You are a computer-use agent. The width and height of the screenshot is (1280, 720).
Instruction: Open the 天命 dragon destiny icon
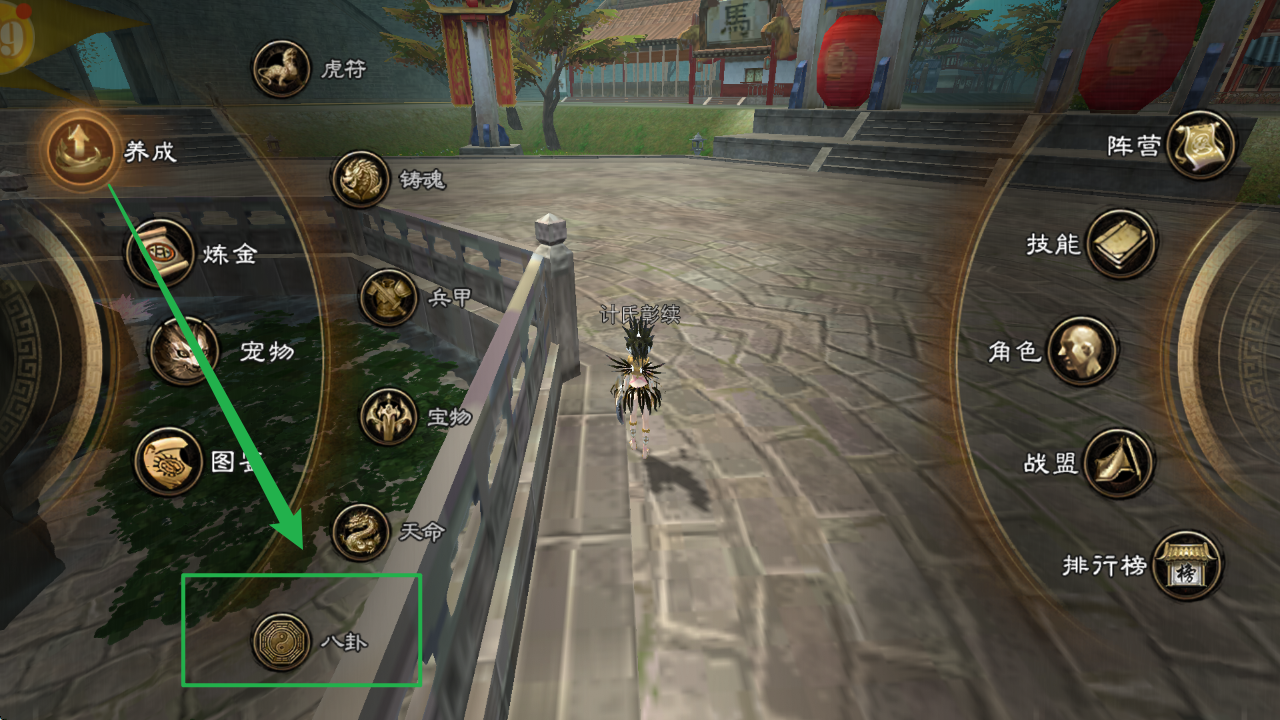(360, 532)
